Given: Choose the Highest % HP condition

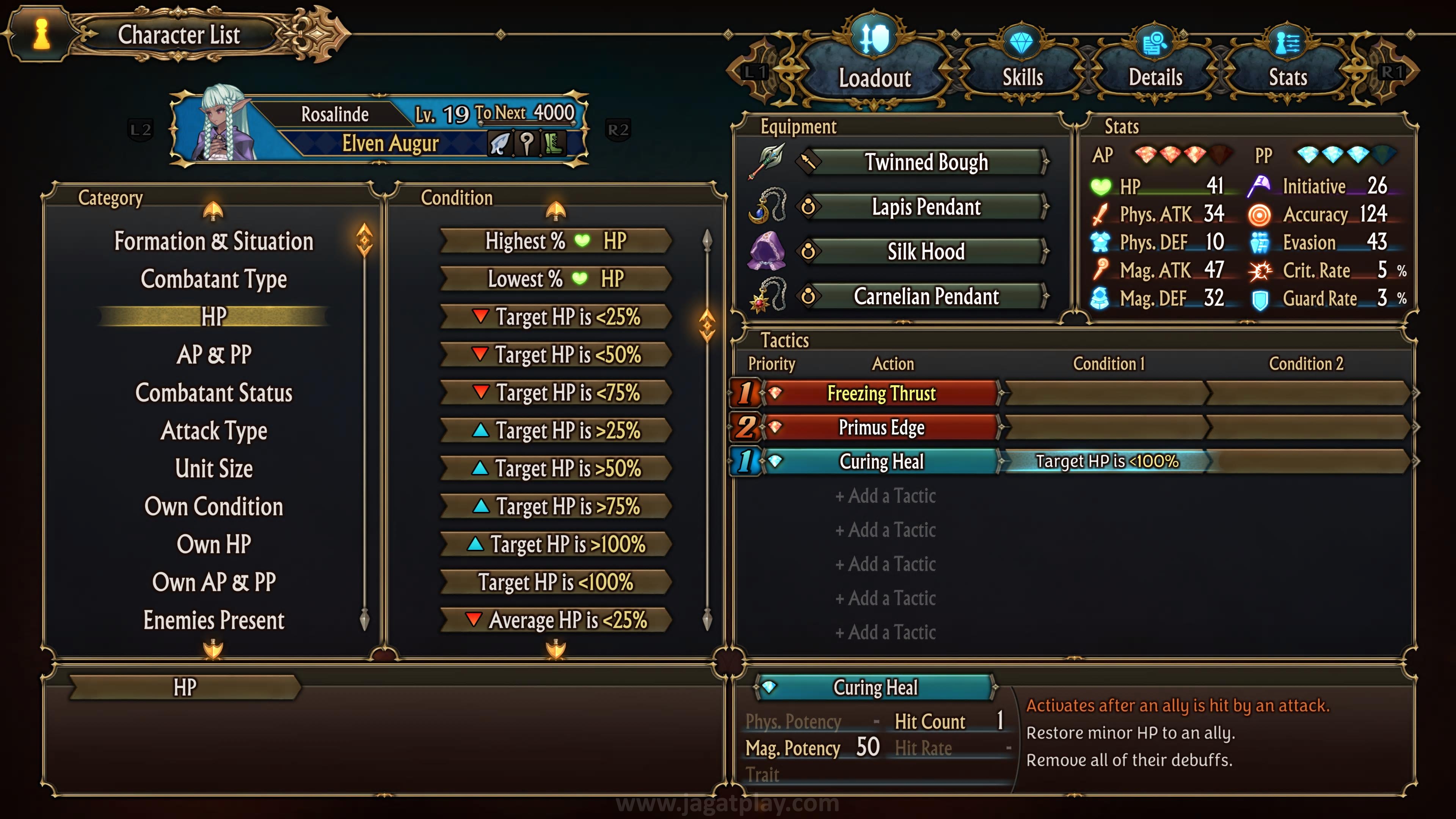Looking at the screenshot, I should click(x=555, y=242).
